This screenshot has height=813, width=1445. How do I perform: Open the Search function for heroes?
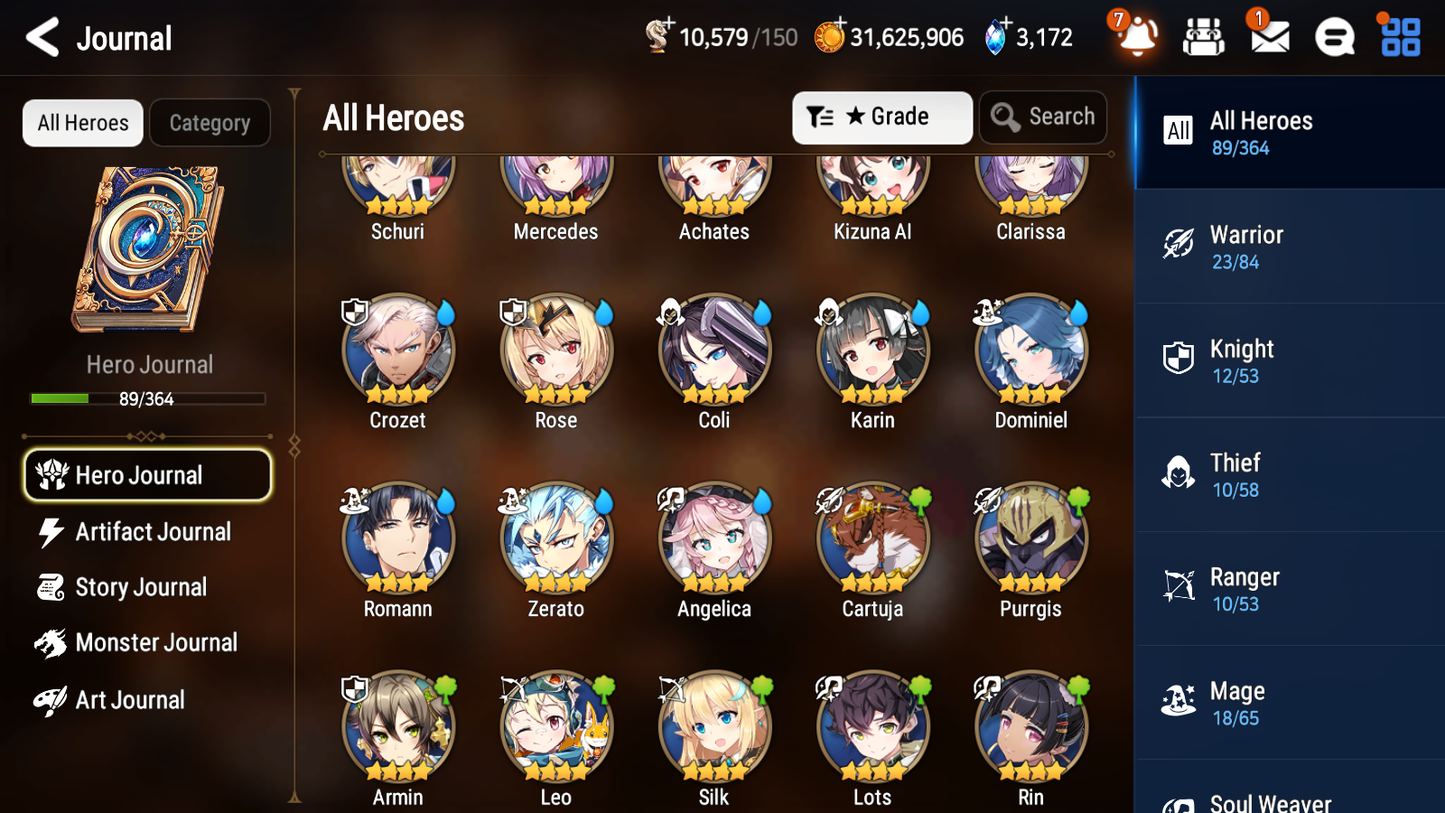click(x=1043, y=116)
